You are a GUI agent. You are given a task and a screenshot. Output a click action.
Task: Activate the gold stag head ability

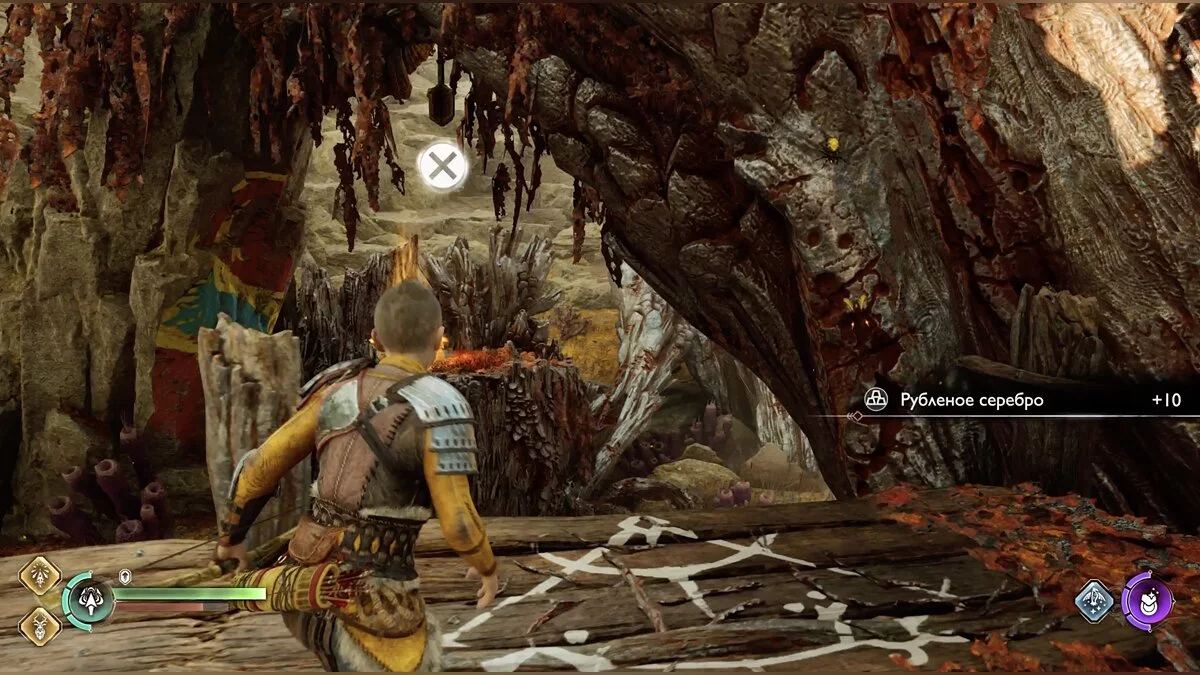[x=40, y=625]
